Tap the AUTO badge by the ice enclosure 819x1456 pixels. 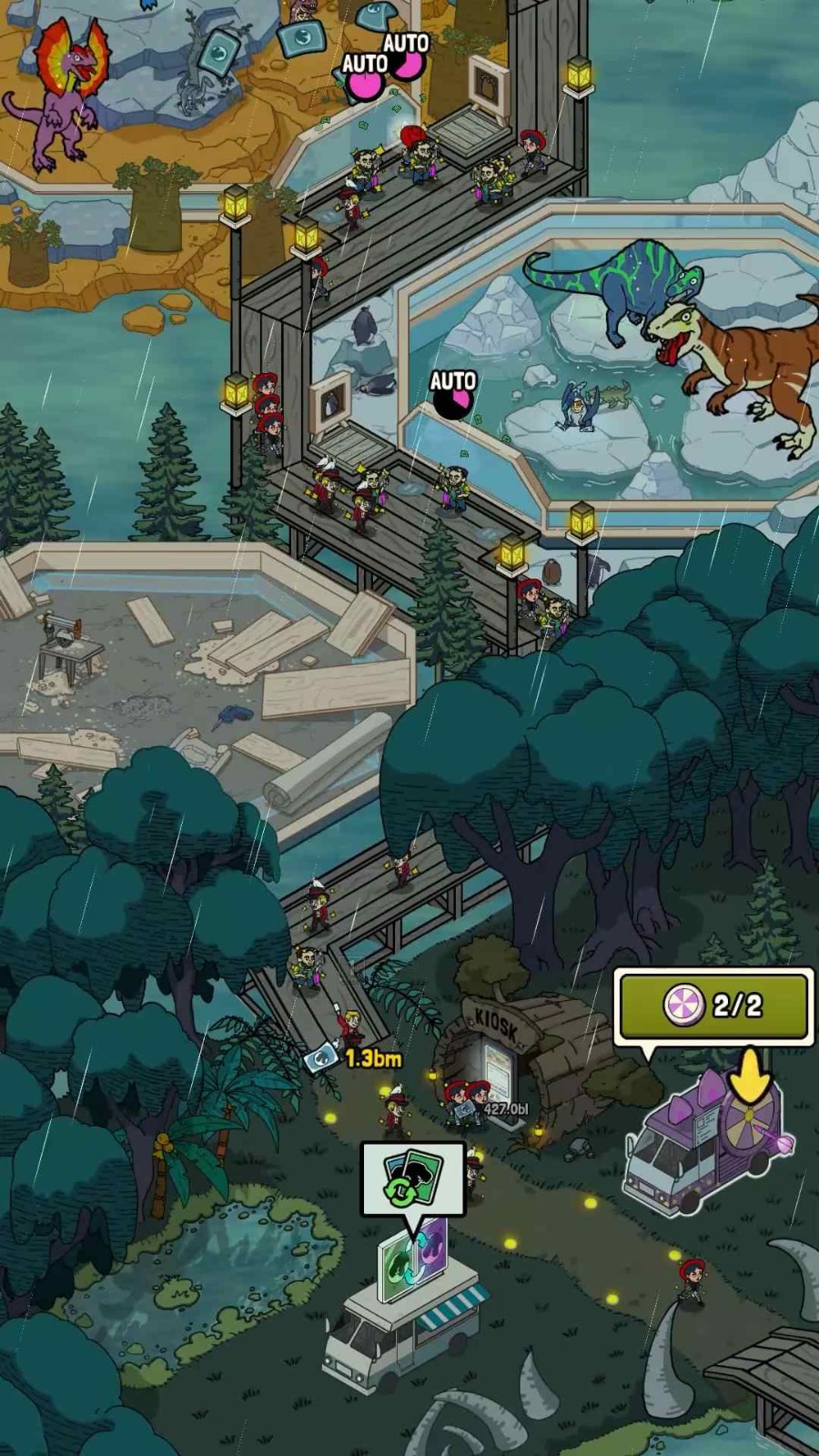point(452,394)
